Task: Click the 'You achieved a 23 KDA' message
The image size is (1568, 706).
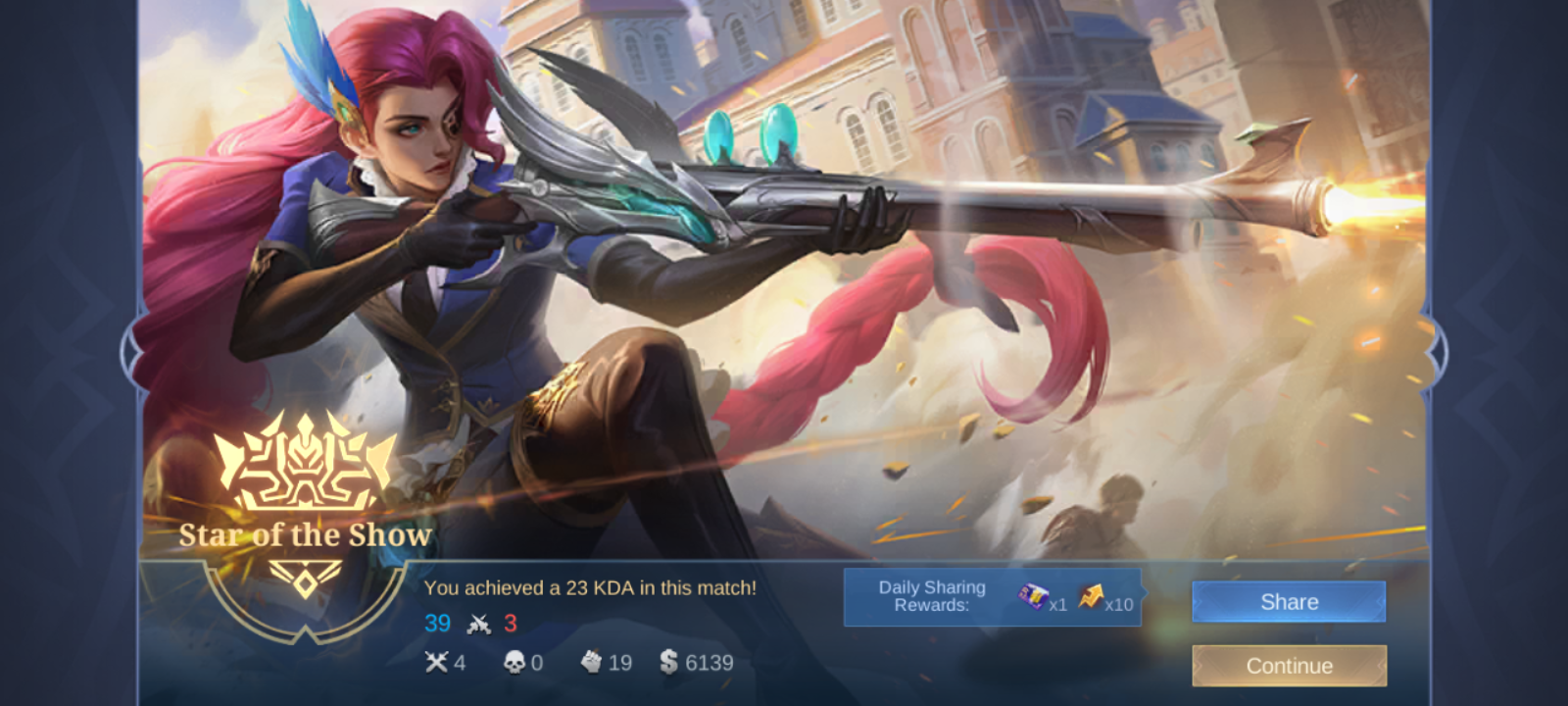Action: point(592,587)
